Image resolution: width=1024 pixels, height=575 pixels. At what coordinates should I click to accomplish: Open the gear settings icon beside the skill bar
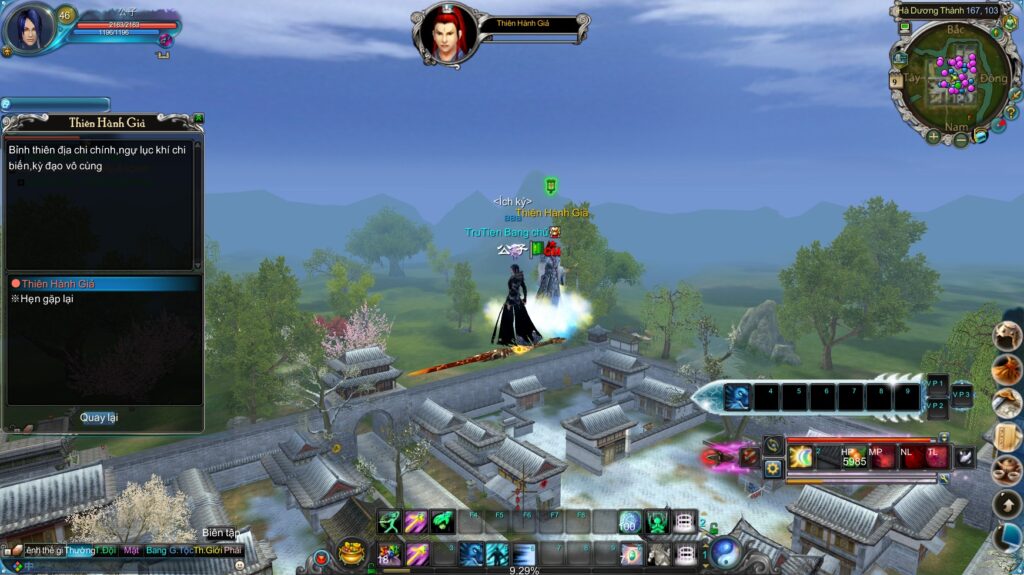[x=773, y=467]
